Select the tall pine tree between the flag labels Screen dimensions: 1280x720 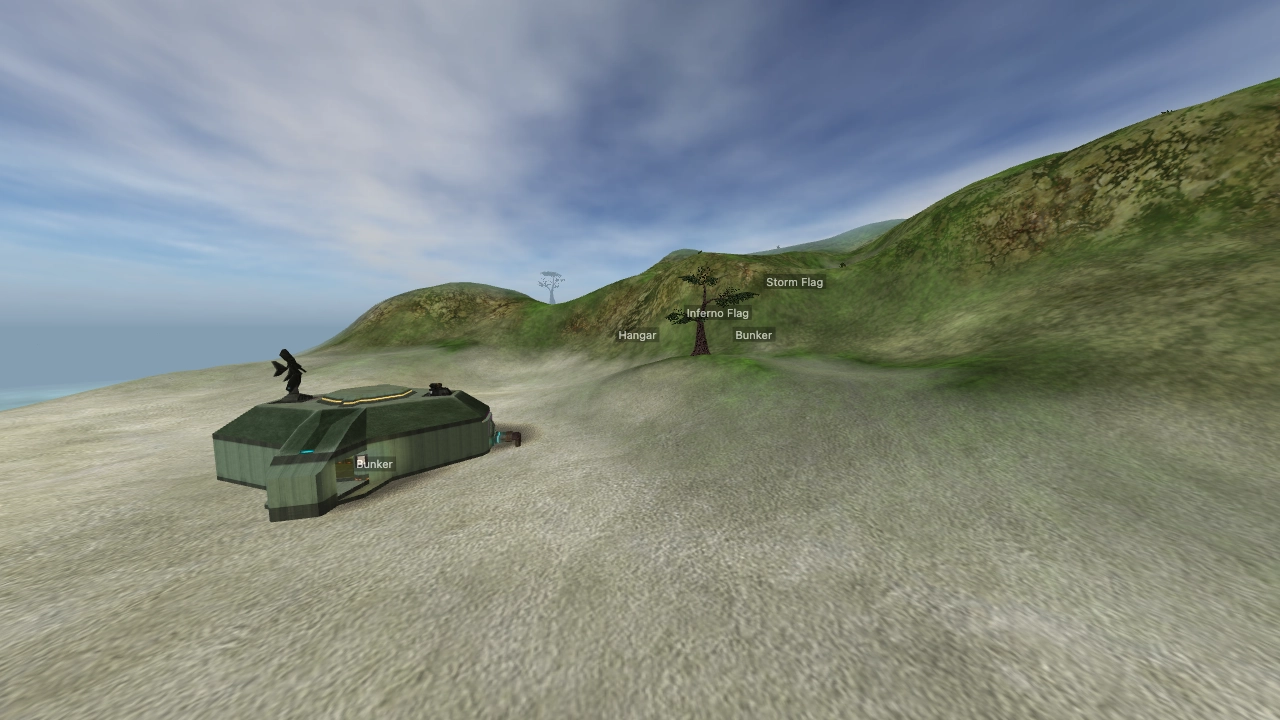pyautogui.click(x=700, y=310)
